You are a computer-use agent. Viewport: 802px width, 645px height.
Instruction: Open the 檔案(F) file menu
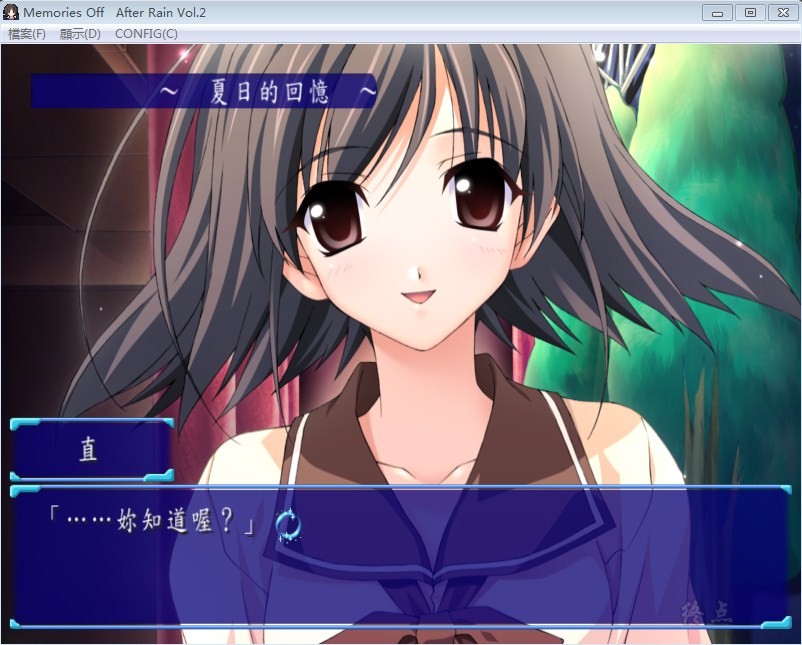[27, 34]
